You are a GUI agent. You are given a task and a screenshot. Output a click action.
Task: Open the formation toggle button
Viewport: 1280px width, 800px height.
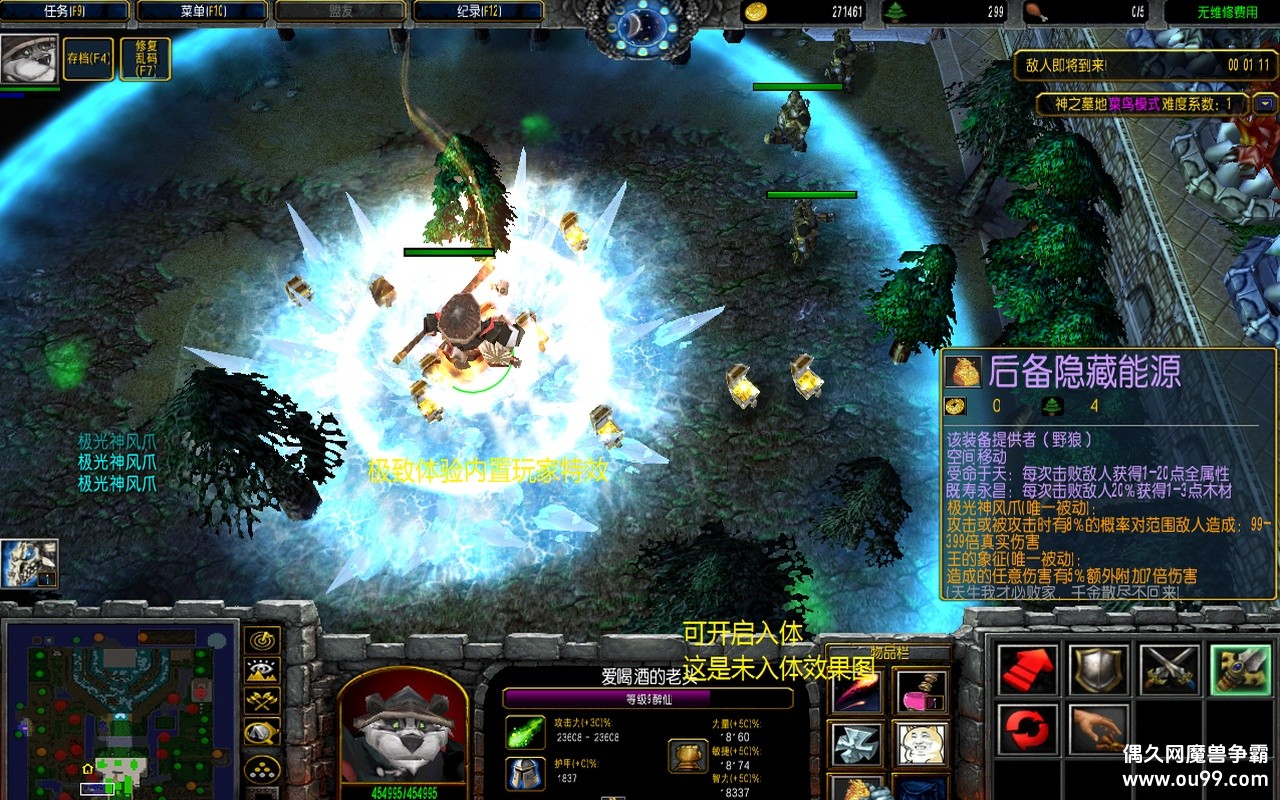pyautogui.click(x=262, y=768)
